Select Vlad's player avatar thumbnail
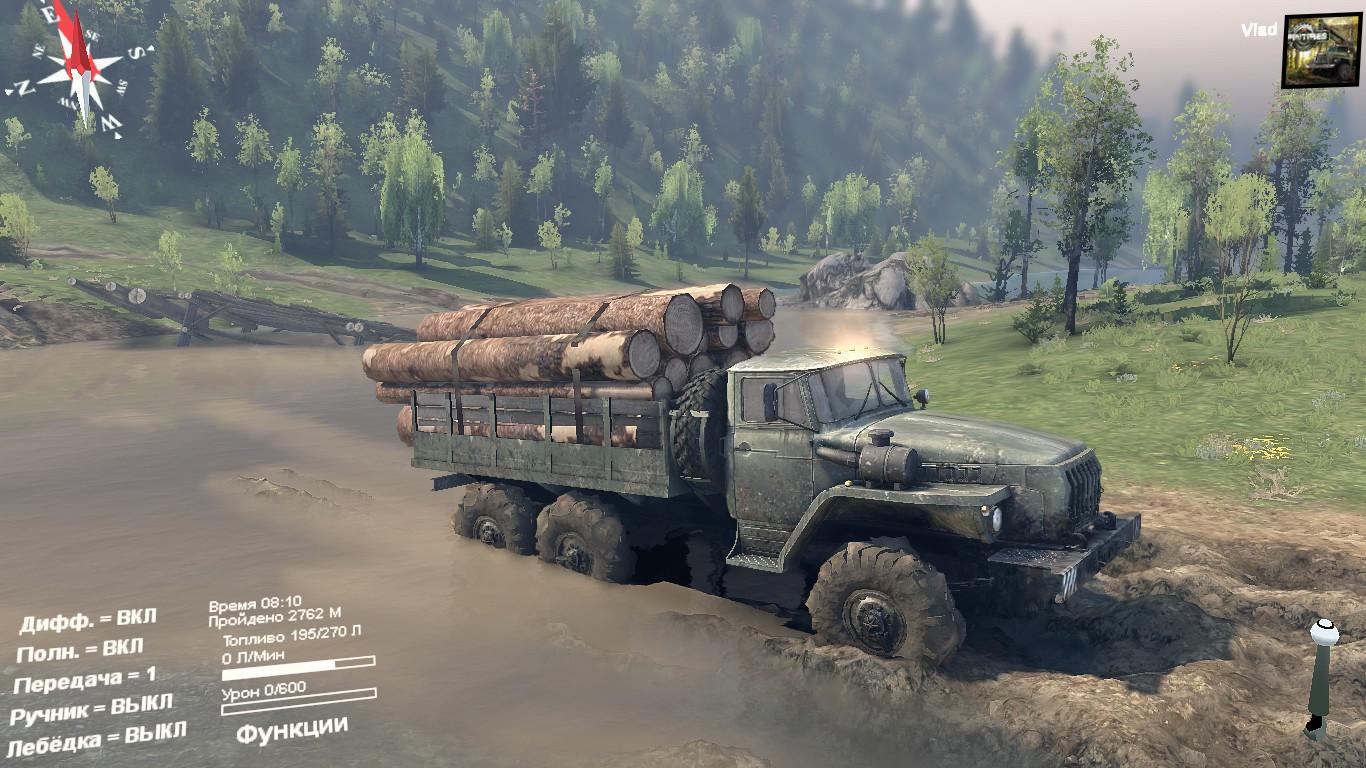 pyautogui.click(x=1321, y=50)
